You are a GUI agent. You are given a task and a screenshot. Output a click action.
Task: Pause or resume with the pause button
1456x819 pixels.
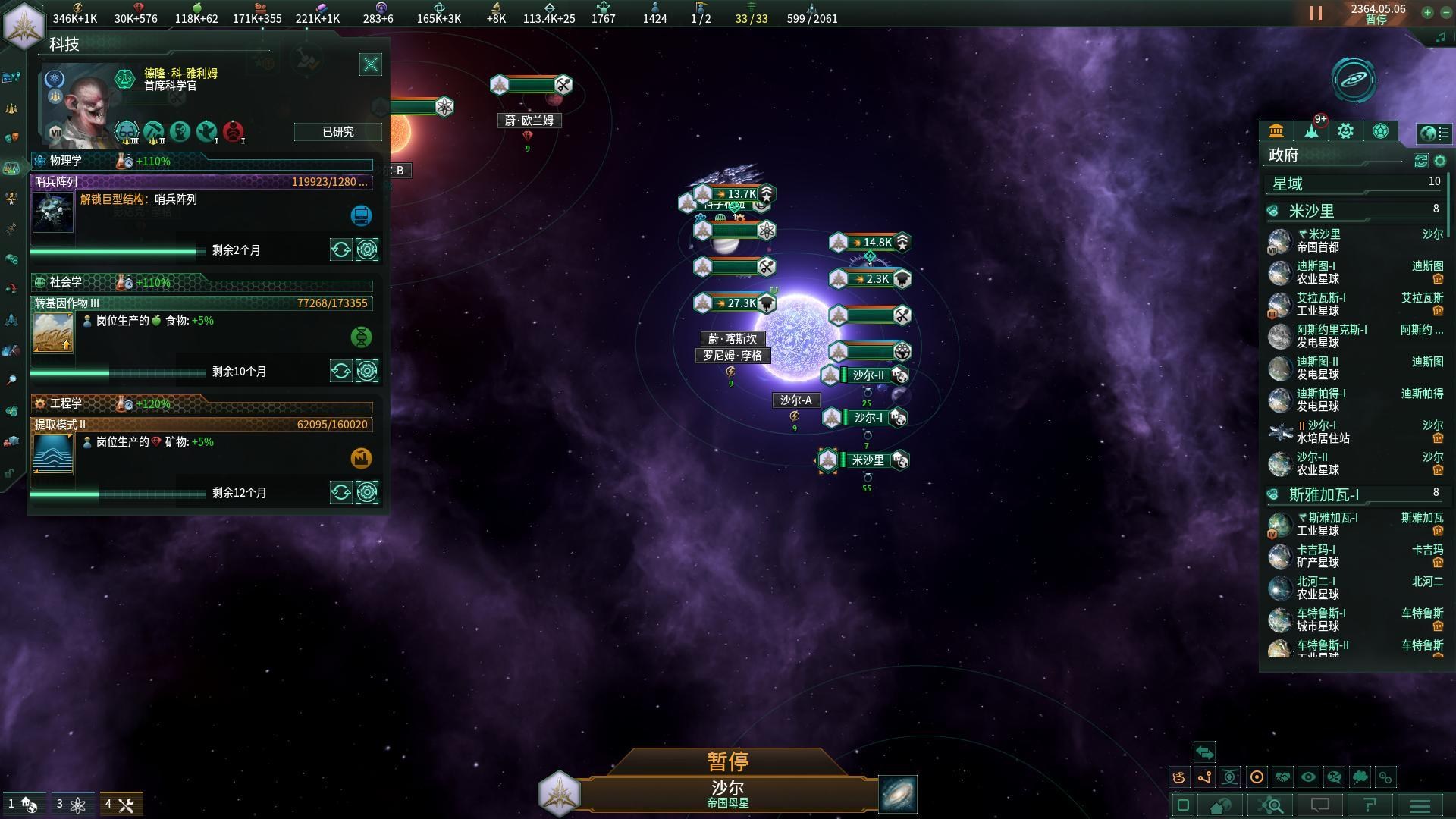click(1316, 14)
